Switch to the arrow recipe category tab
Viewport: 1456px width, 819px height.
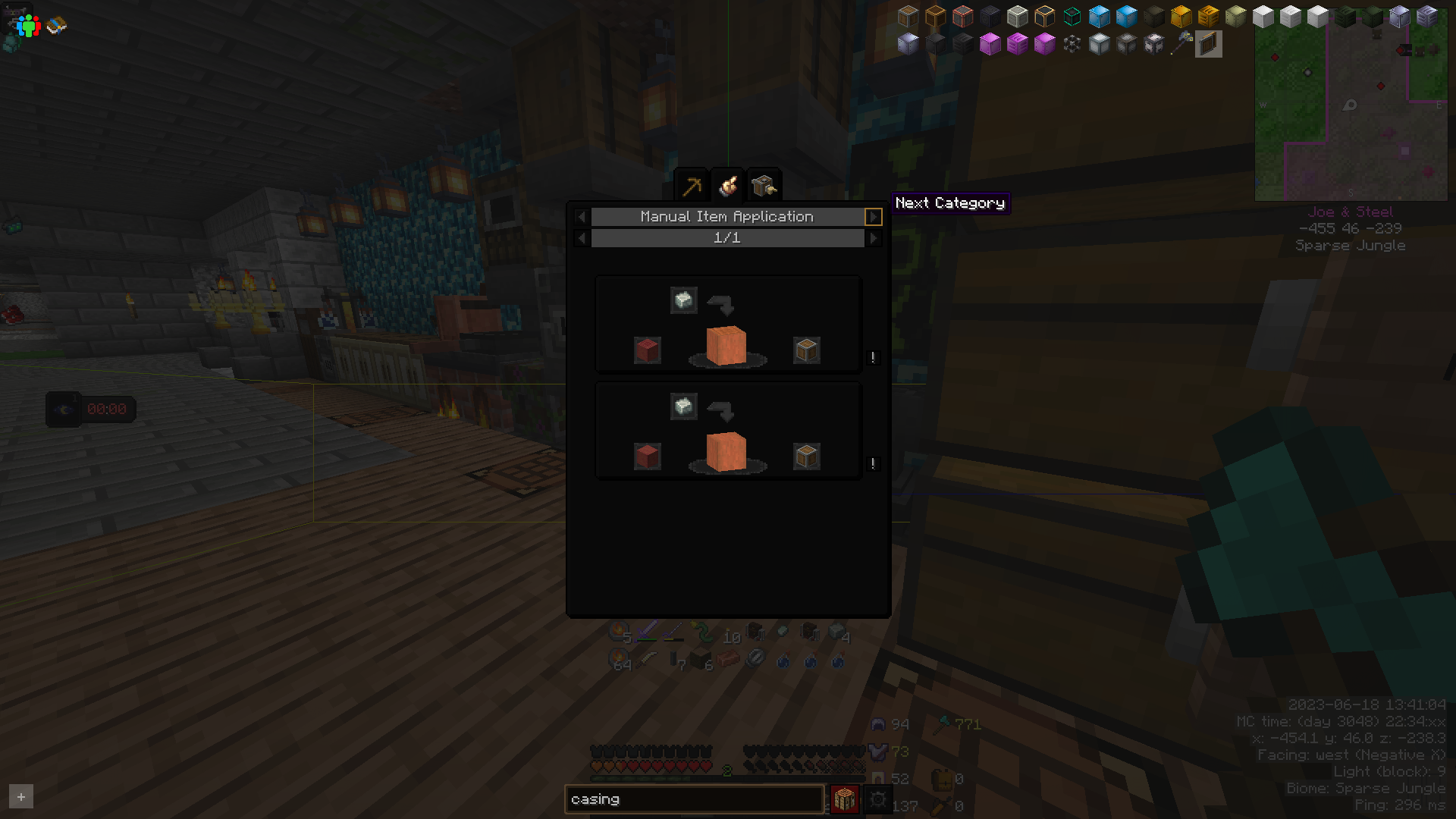tap(692, 184)
